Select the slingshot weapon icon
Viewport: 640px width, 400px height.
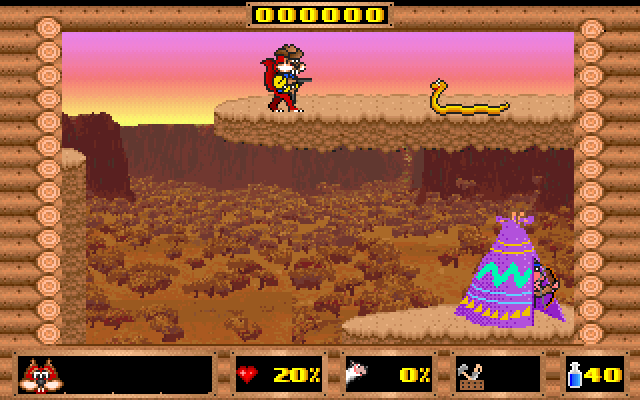pos(471,375)
